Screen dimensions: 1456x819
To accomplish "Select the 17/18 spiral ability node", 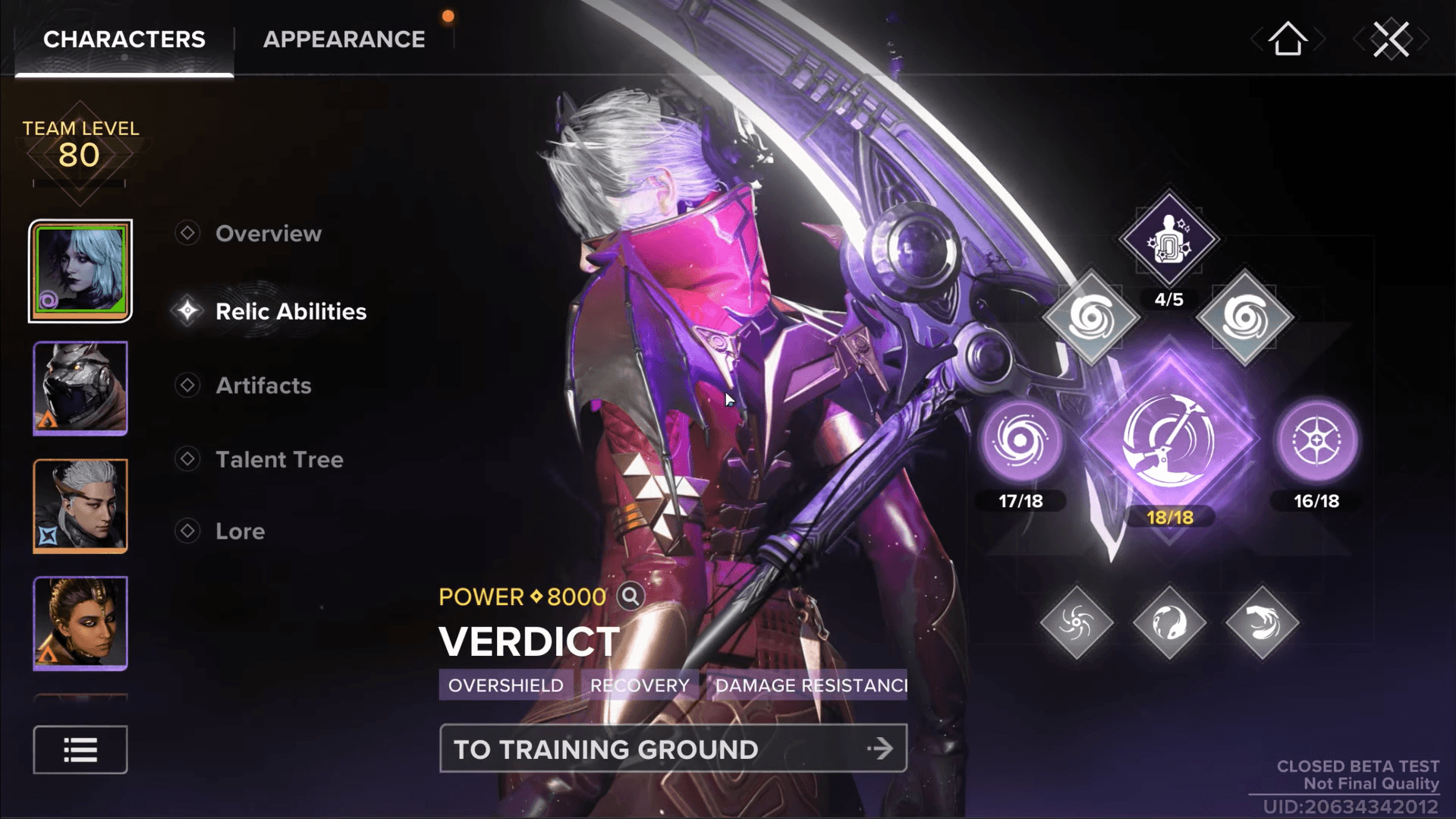I will pyautogui.click(x=1020, y=441).
